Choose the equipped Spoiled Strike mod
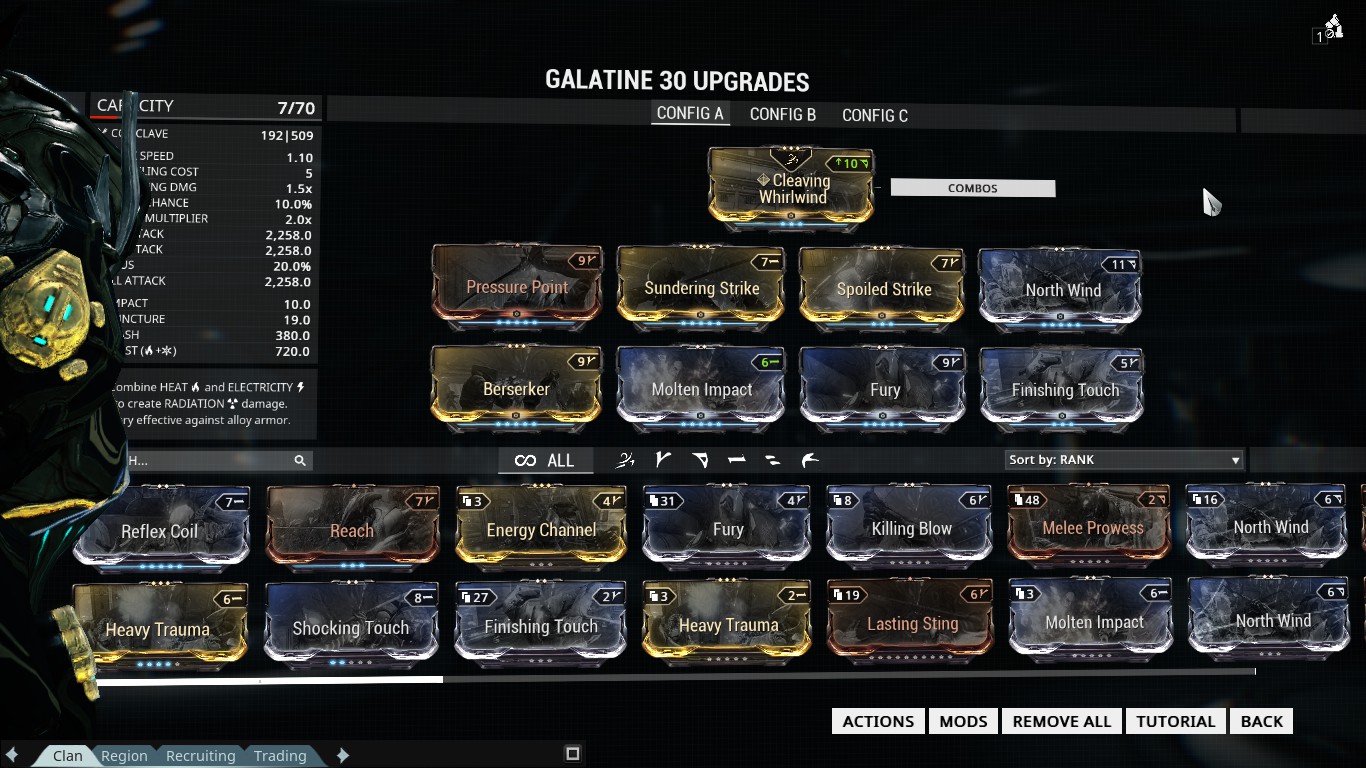 [883, 289]
